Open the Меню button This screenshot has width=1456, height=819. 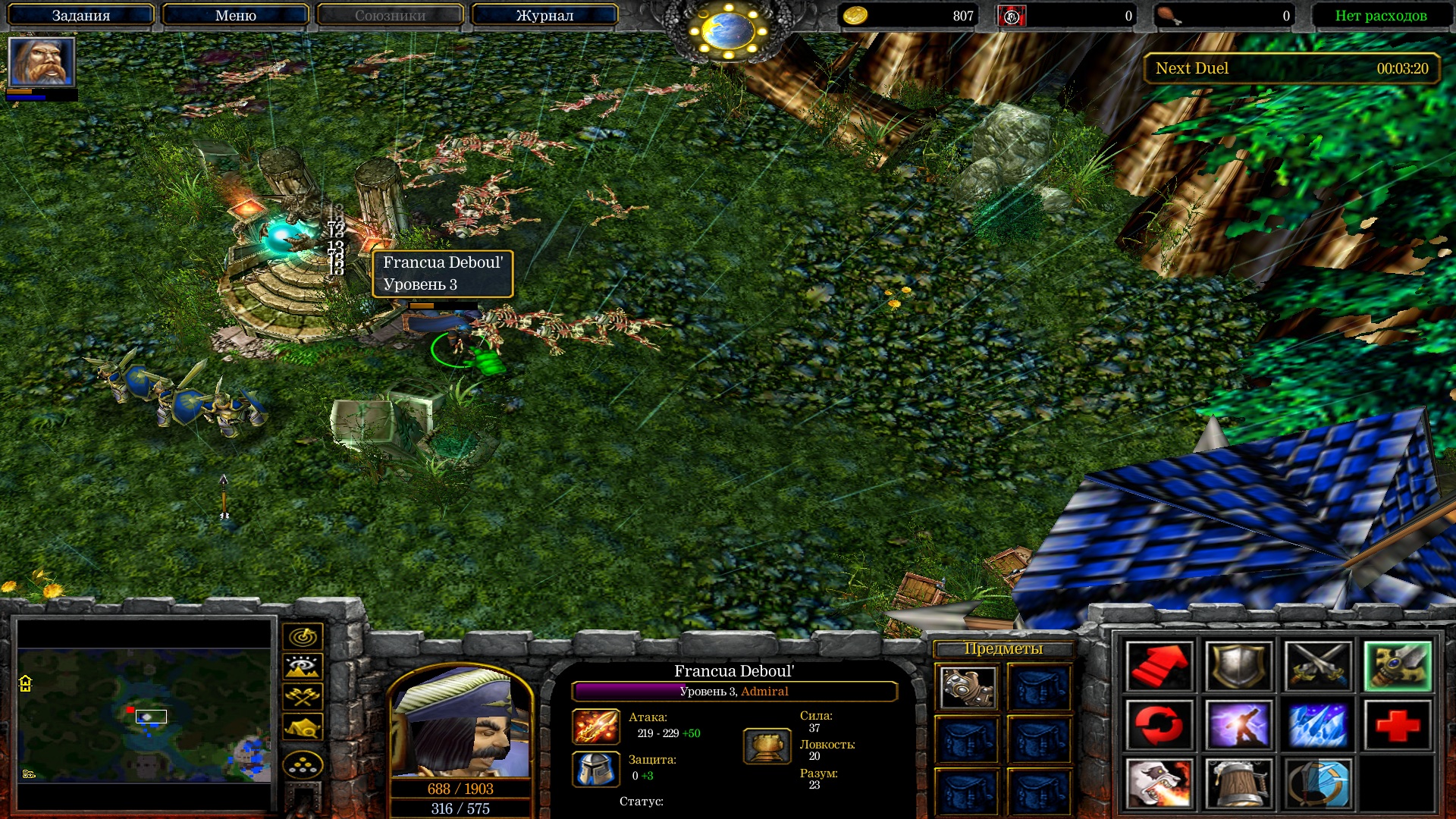click(x=235, y=15)
